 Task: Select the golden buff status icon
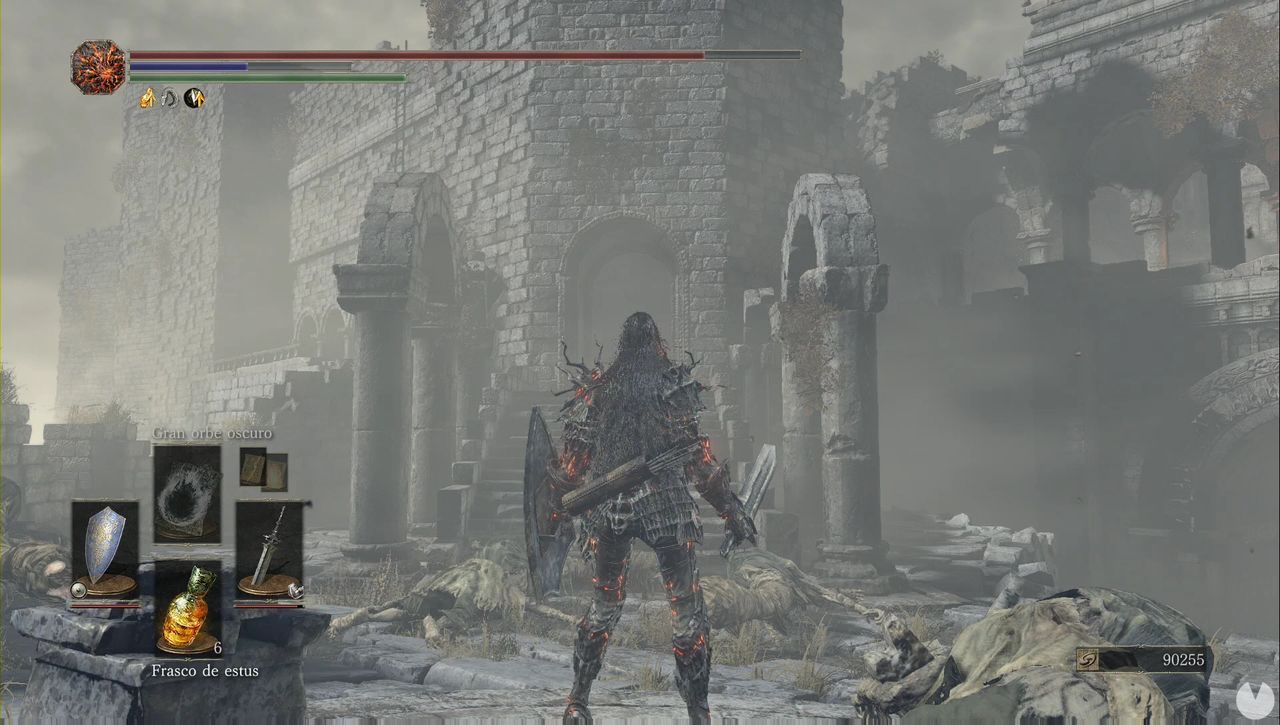point(147,99)
